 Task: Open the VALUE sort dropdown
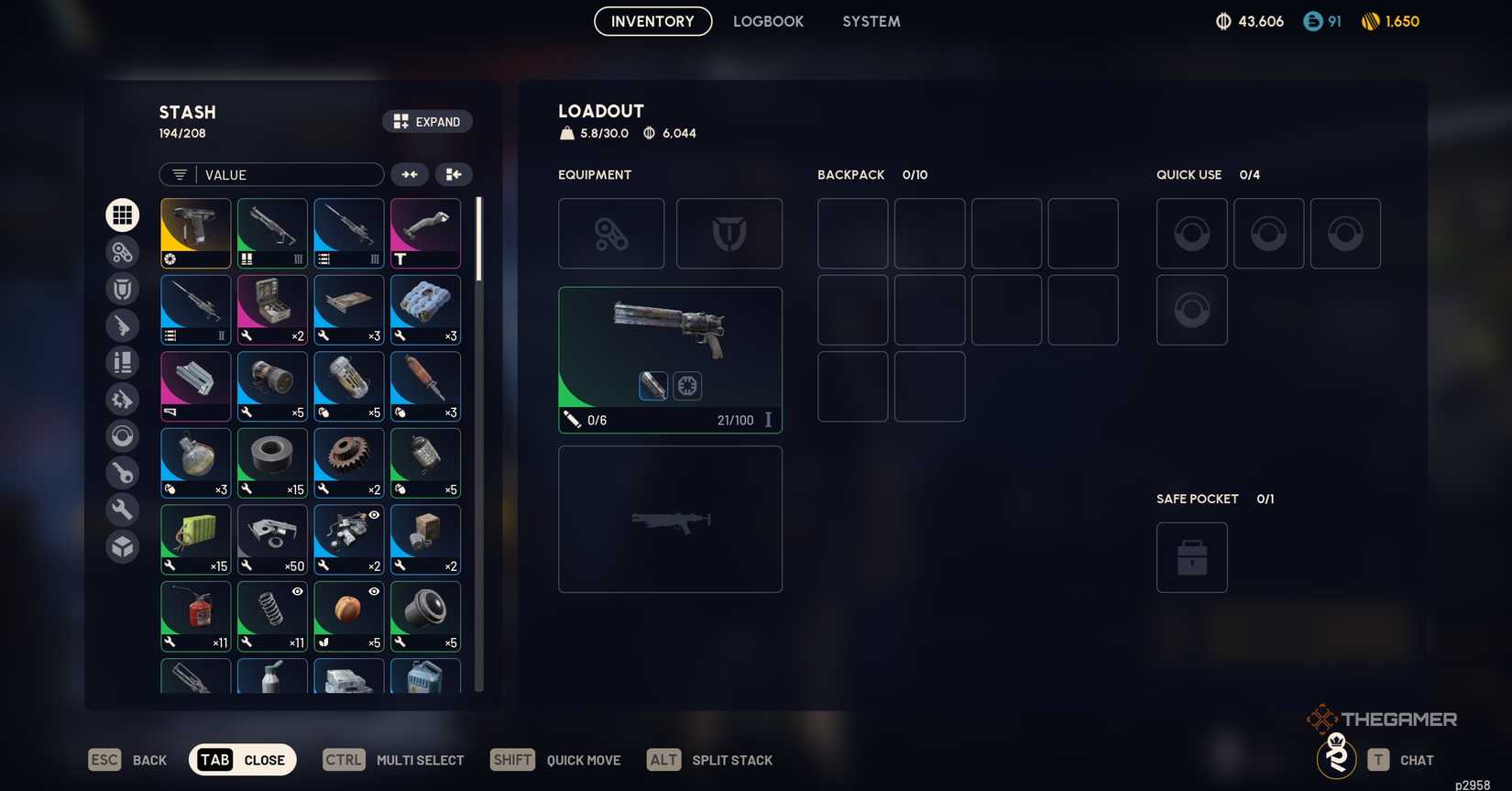pos(275,175)
